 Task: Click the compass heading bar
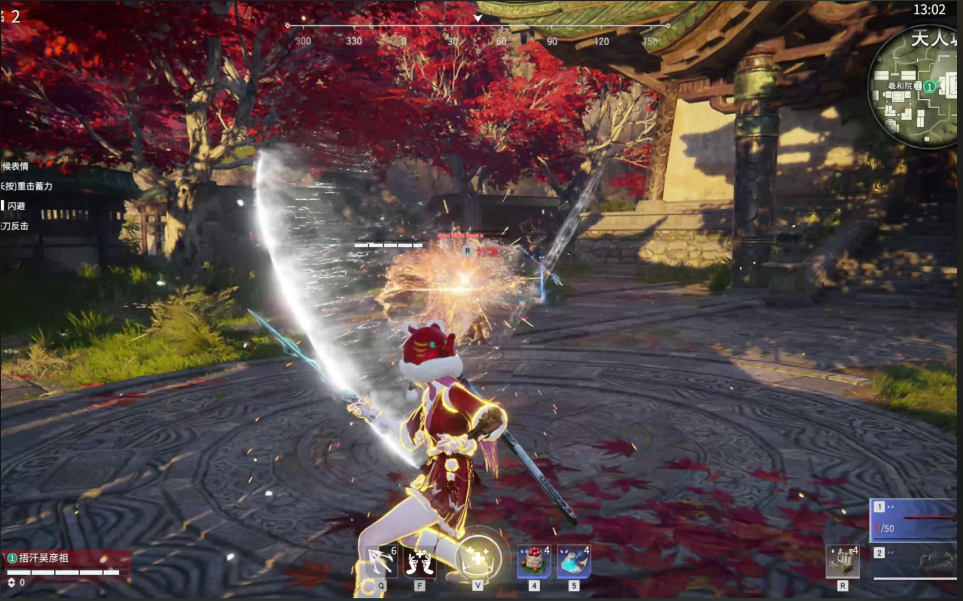pos(478,26)
